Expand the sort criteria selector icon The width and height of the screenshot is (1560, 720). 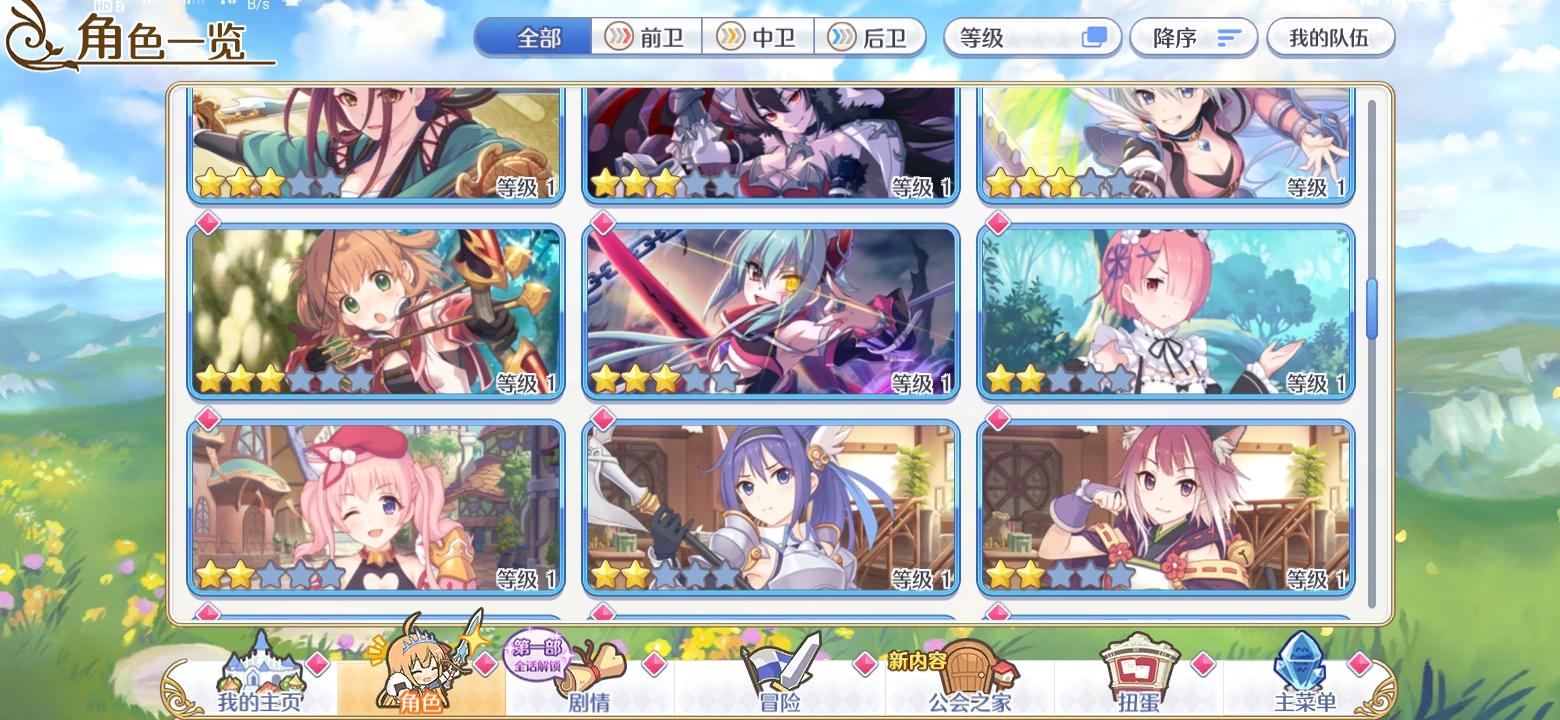click(x=1094, y=36)
